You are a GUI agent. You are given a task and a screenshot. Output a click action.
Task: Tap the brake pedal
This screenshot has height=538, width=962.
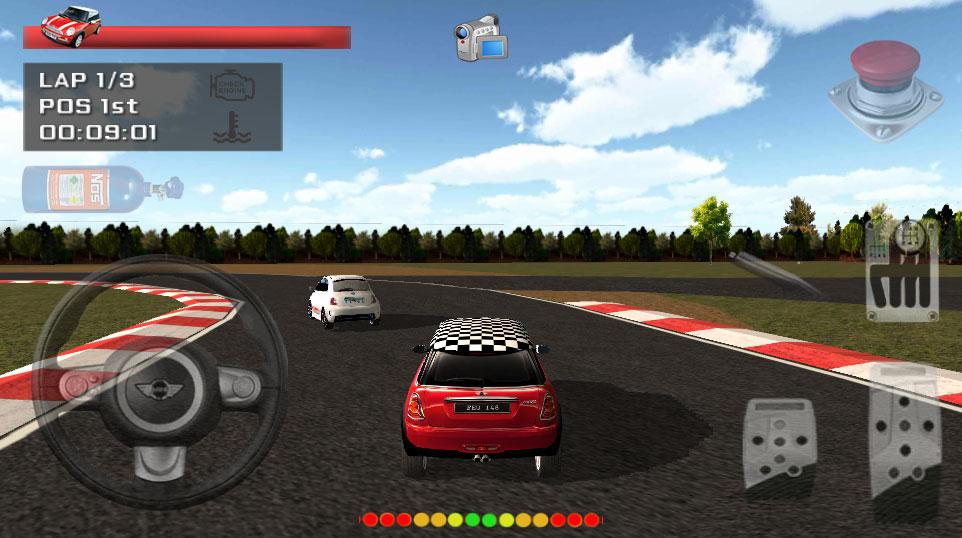click(x=779, y=440)
